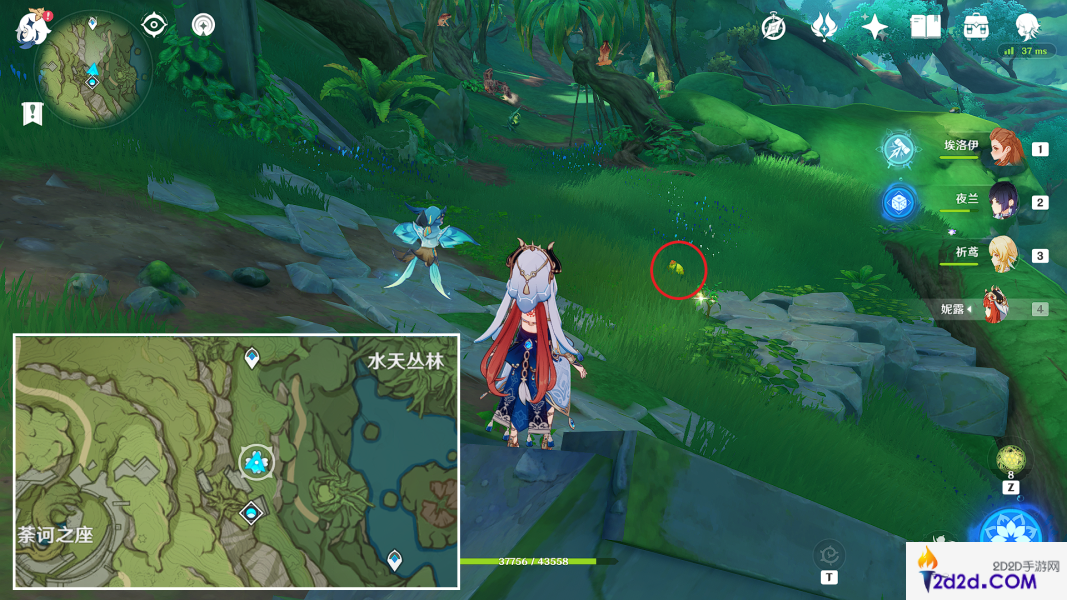
Task: Open the Paimon main menu
Action: tap(32, 28)
